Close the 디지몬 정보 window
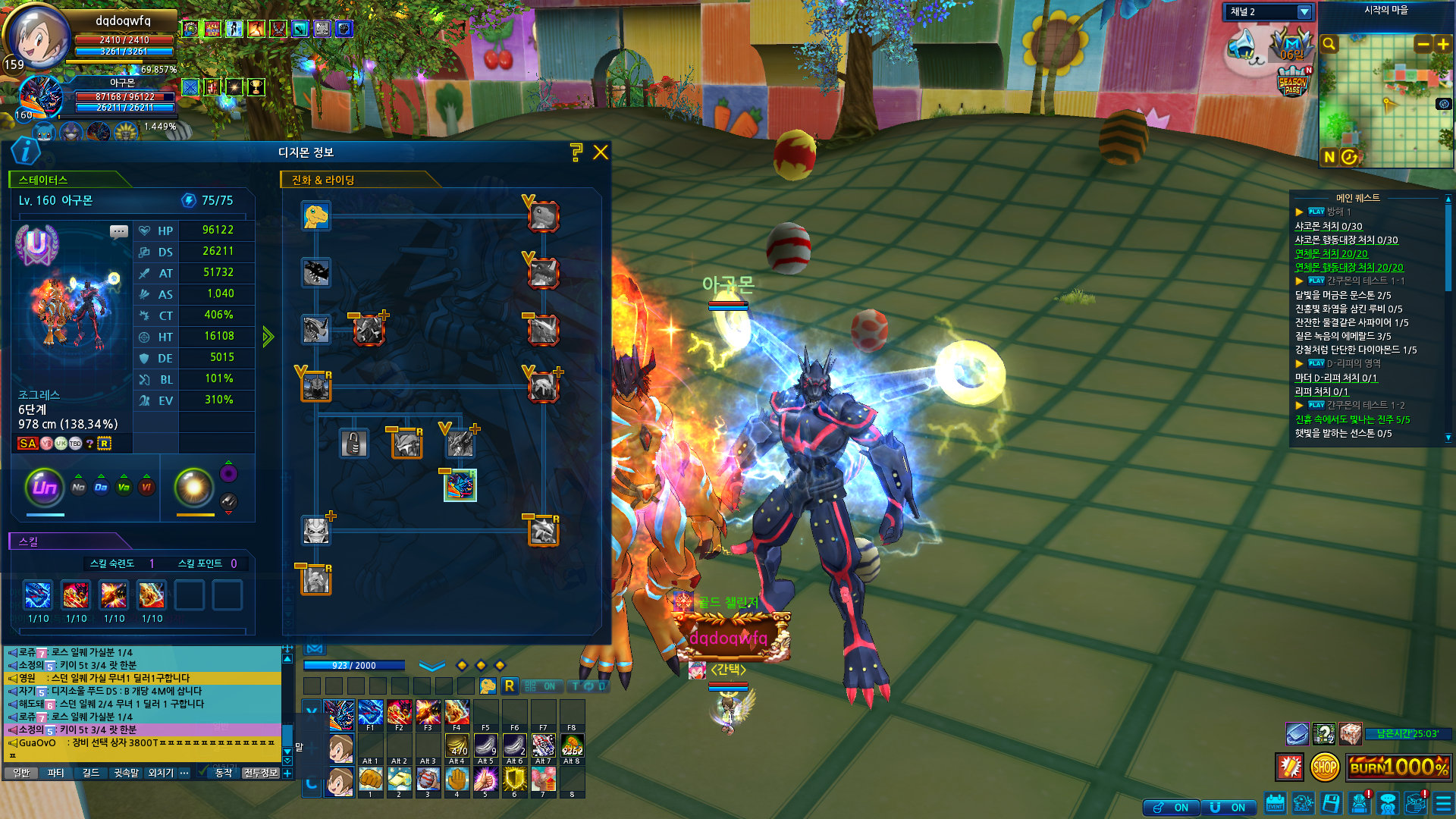Screen dimensions: 1456x819 coord(601,152)
